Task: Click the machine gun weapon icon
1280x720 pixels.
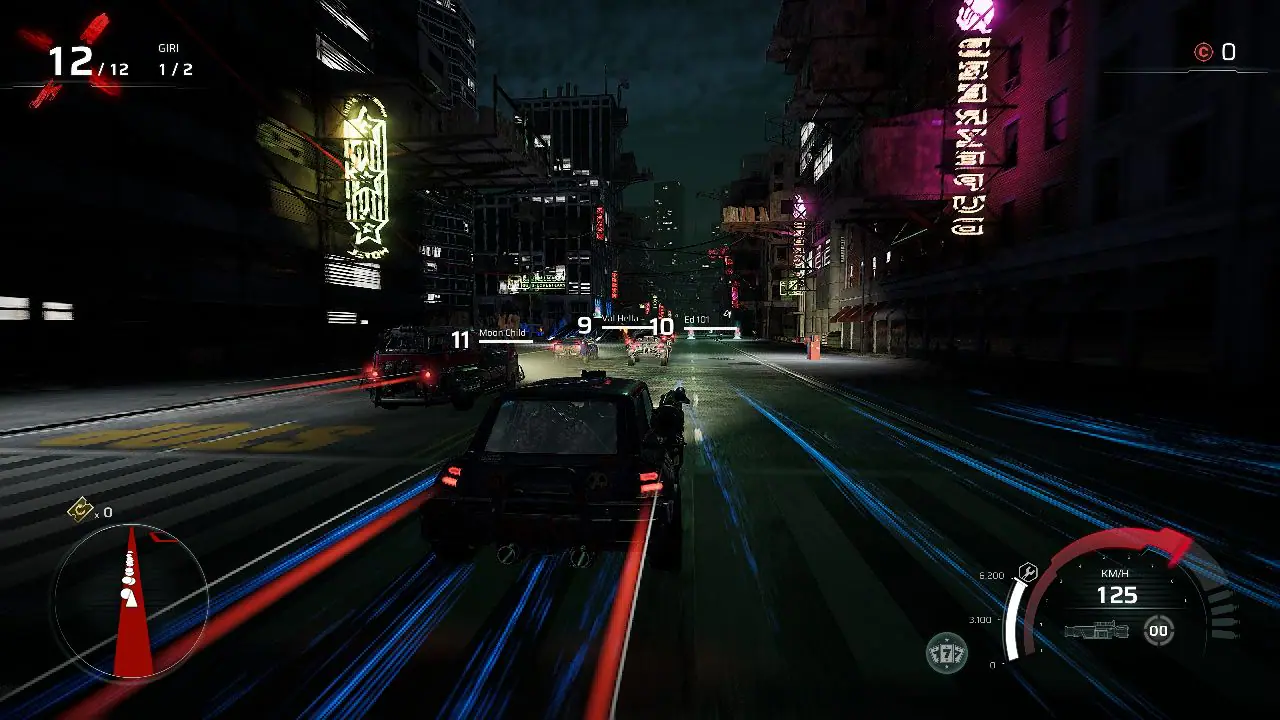Action: (x=1097, y=631)
